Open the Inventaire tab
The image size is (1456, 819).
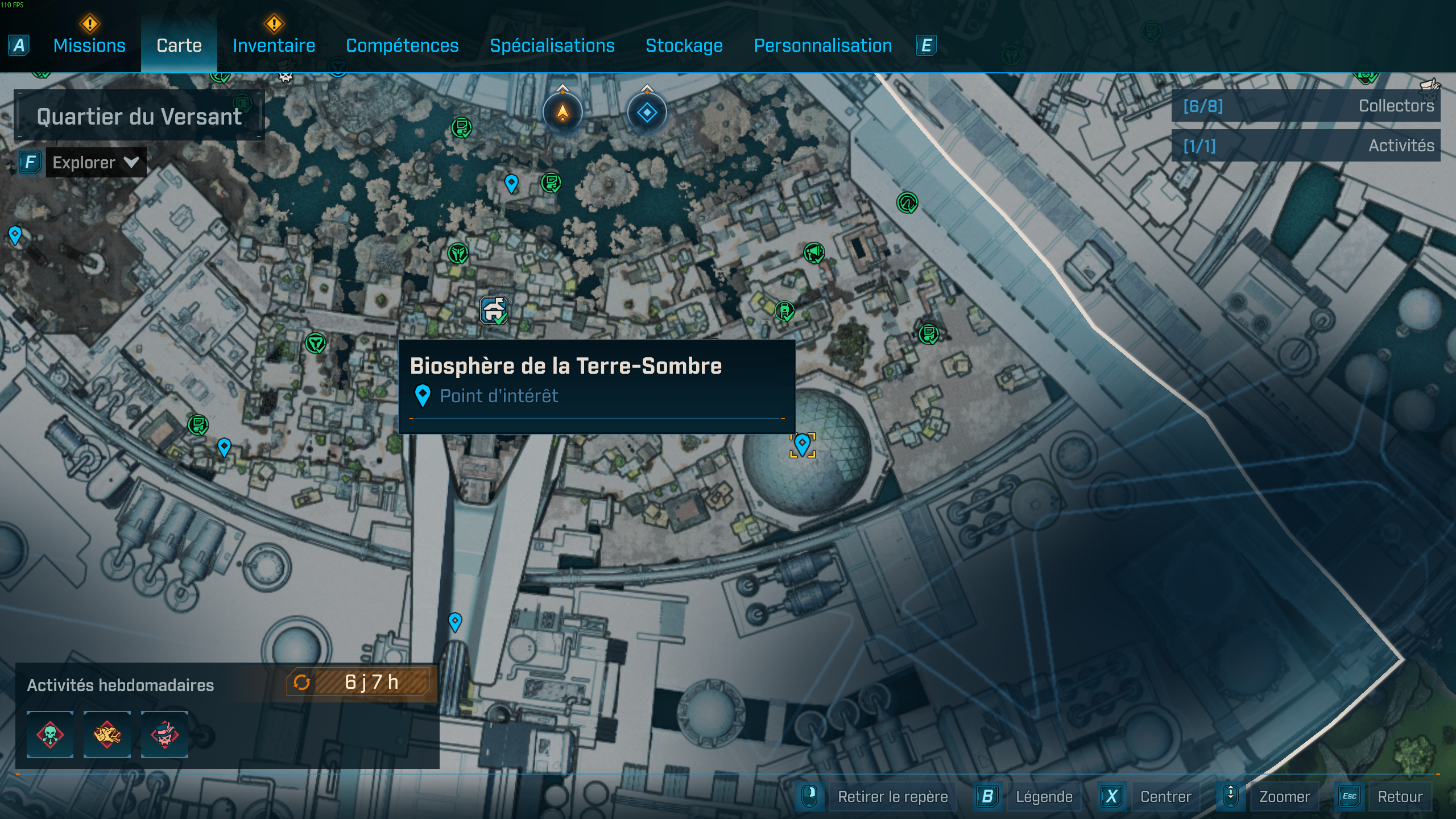pos(274,45)
